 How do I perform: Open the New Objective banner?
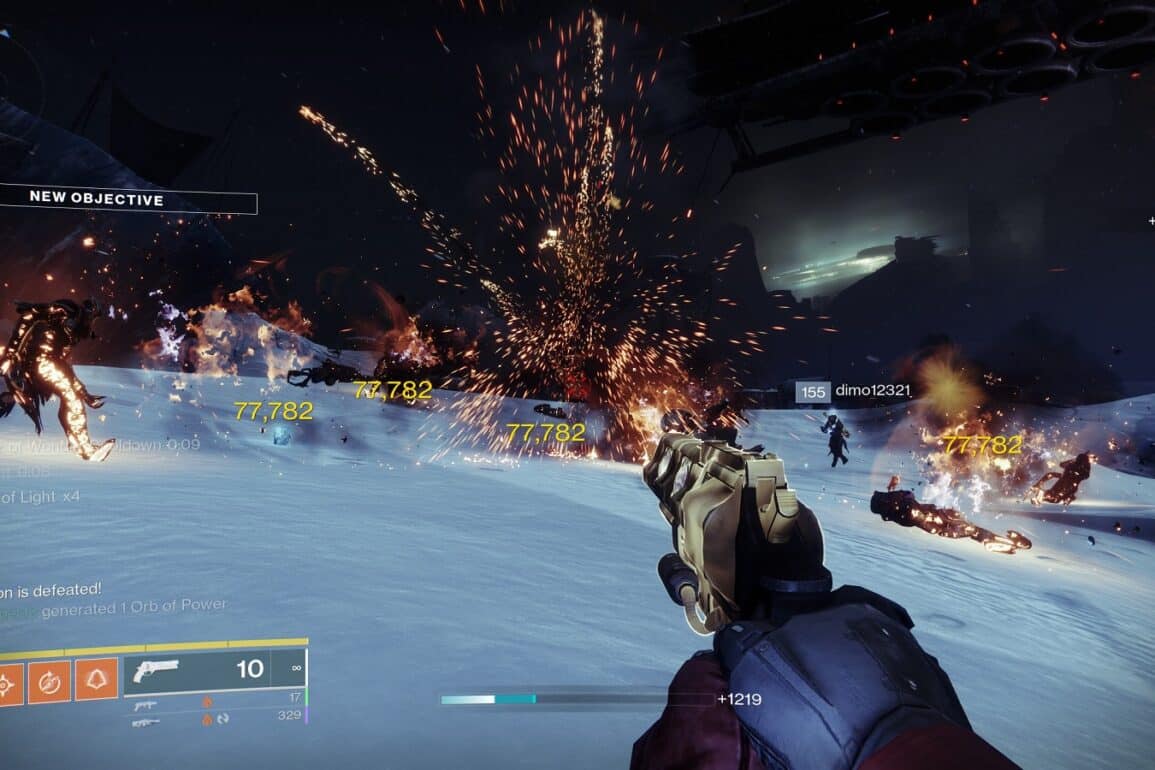coord(127,198)
